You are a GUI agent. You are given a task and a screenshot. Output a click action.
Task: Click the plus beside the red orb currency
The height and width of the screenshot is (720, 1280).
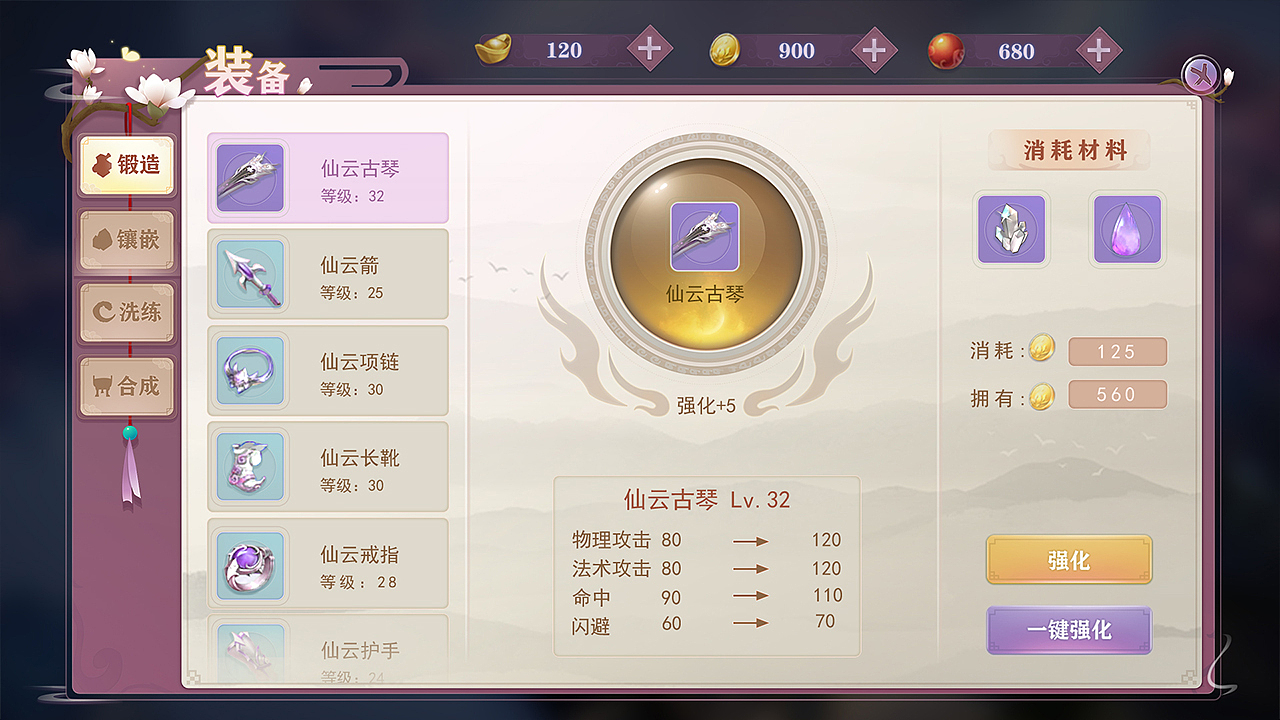pyautogui.click(x=1098, y=48)
